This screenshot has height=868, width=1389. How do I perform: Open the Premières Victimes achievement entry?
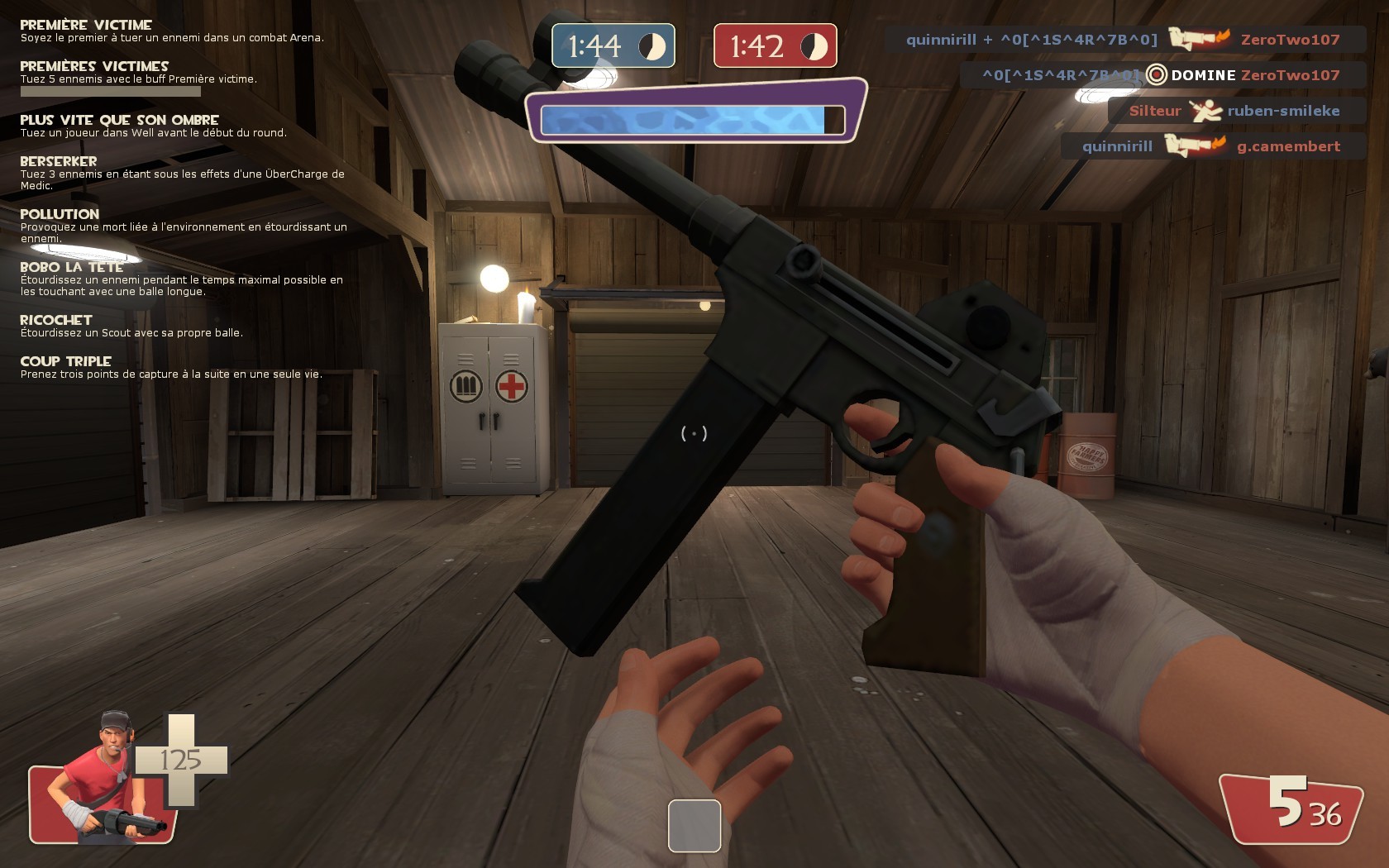point(93,66)
